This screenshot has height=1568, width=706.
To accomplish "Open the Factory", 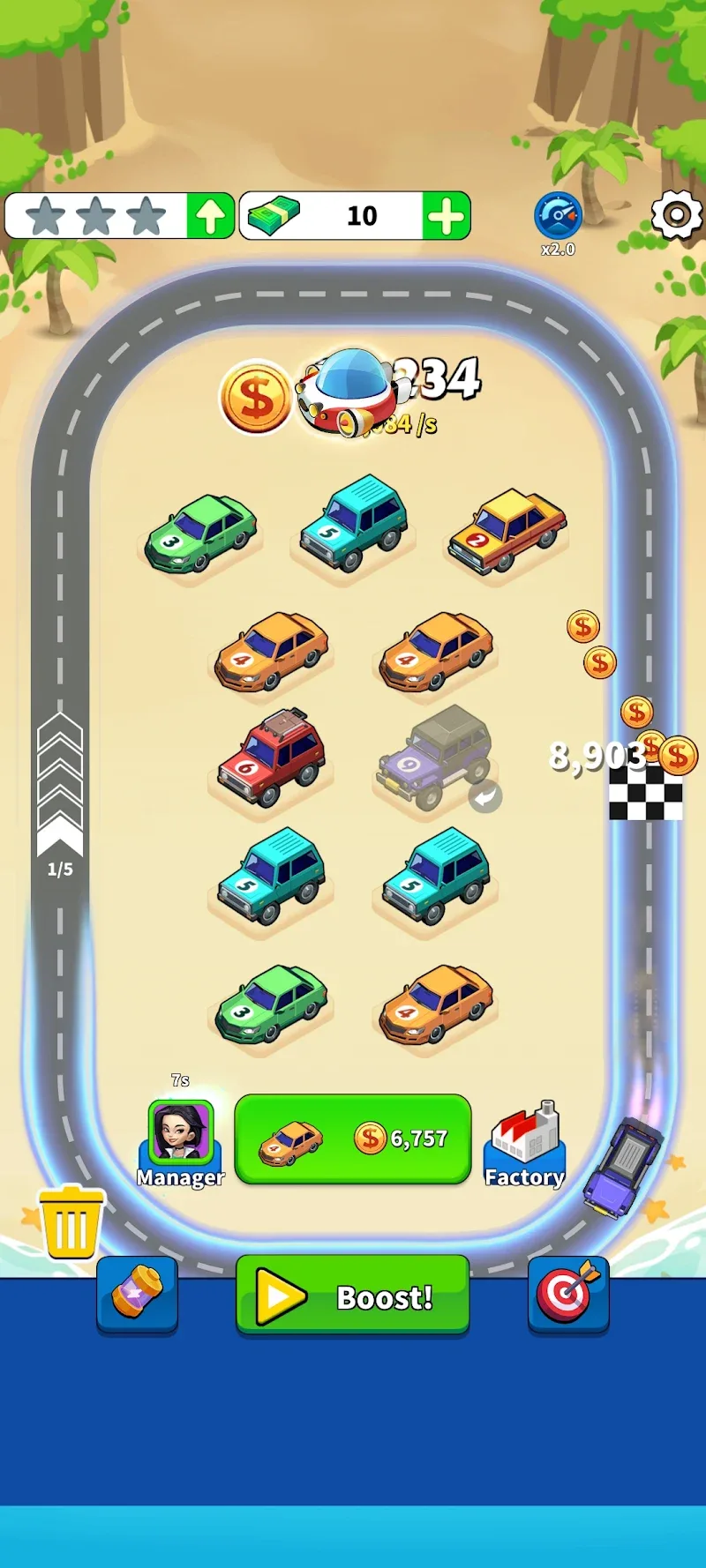I will 524,1143.
